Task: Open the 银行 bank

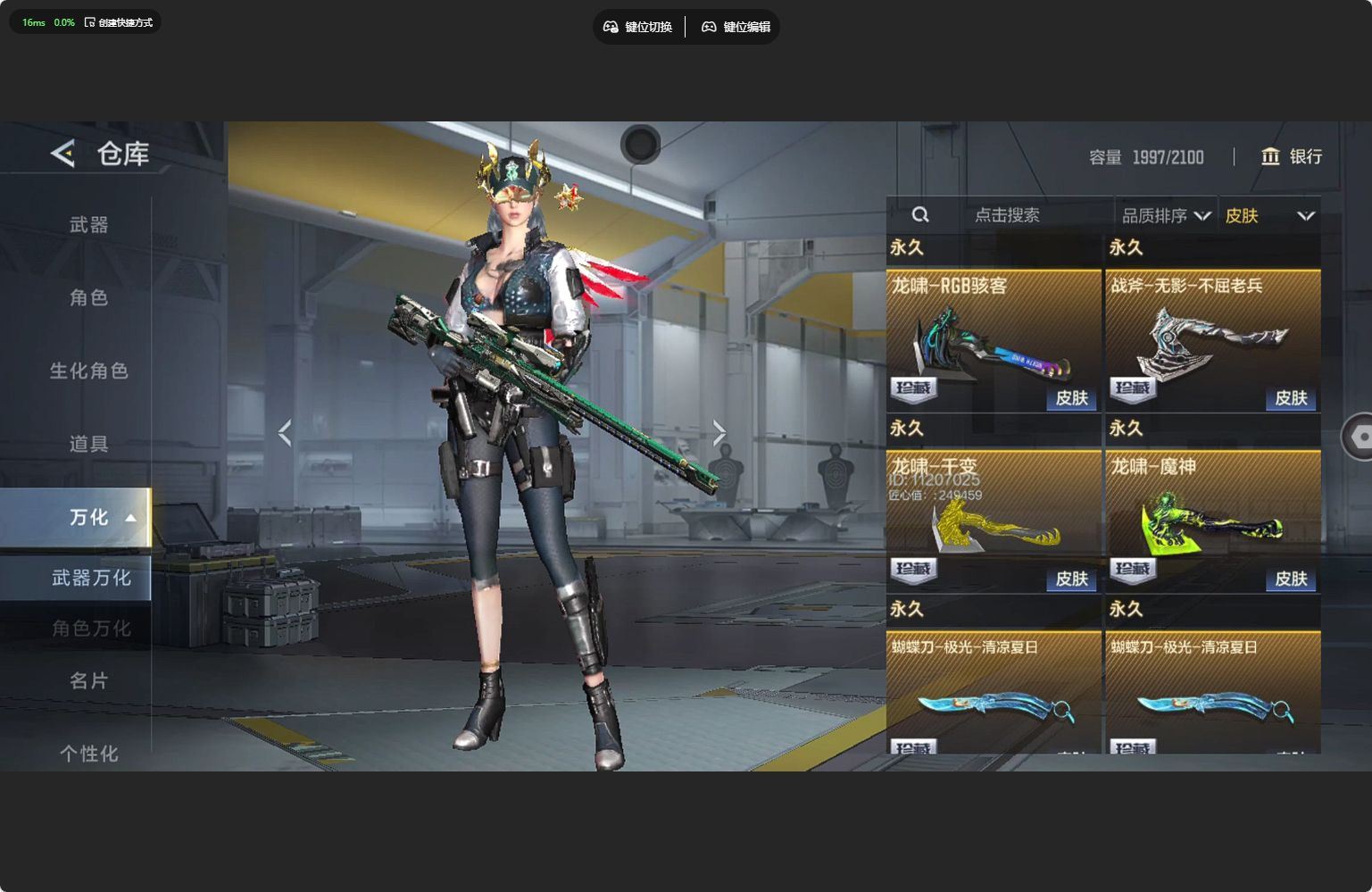Action: tap(1291, 157)
